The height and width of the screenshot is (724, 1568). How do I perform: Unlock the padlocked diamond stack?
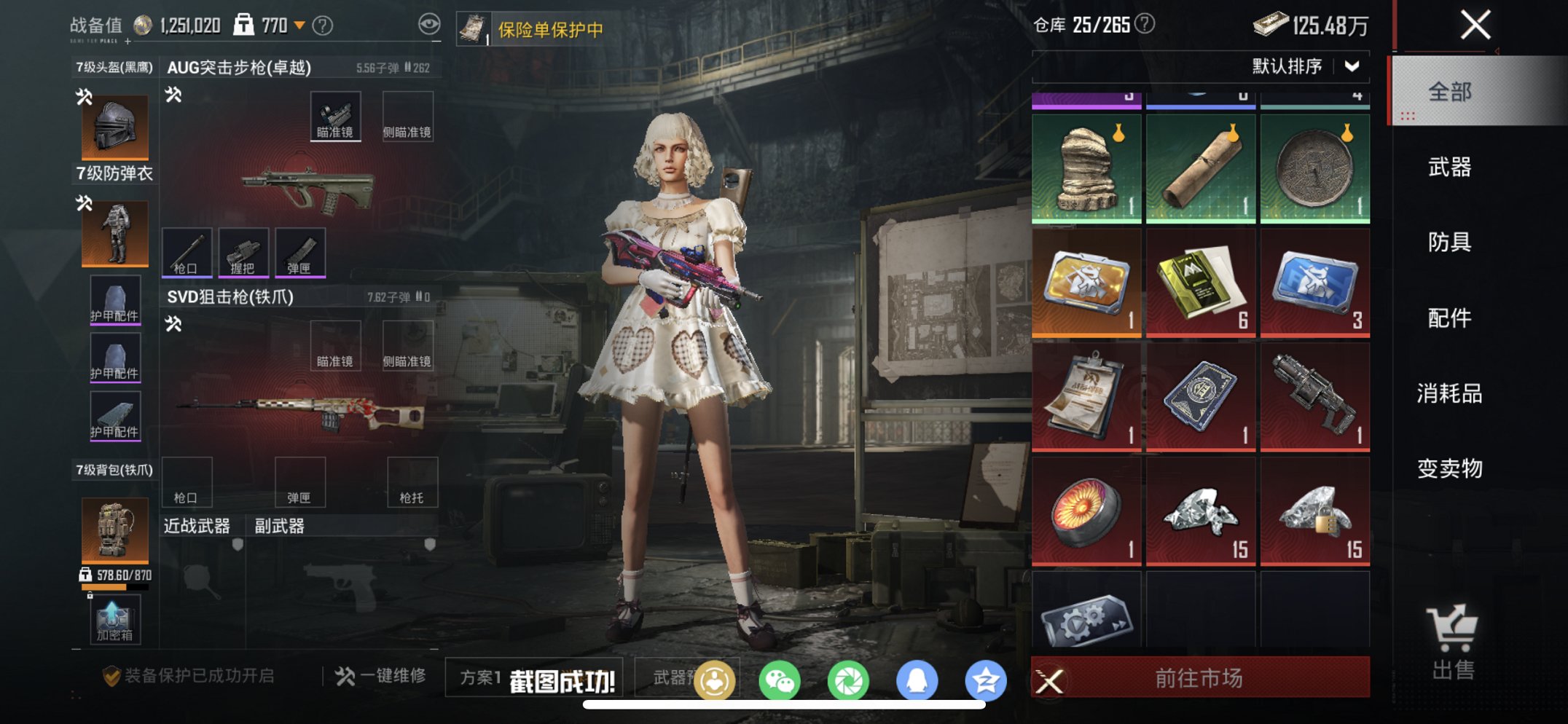point(1314,510)
